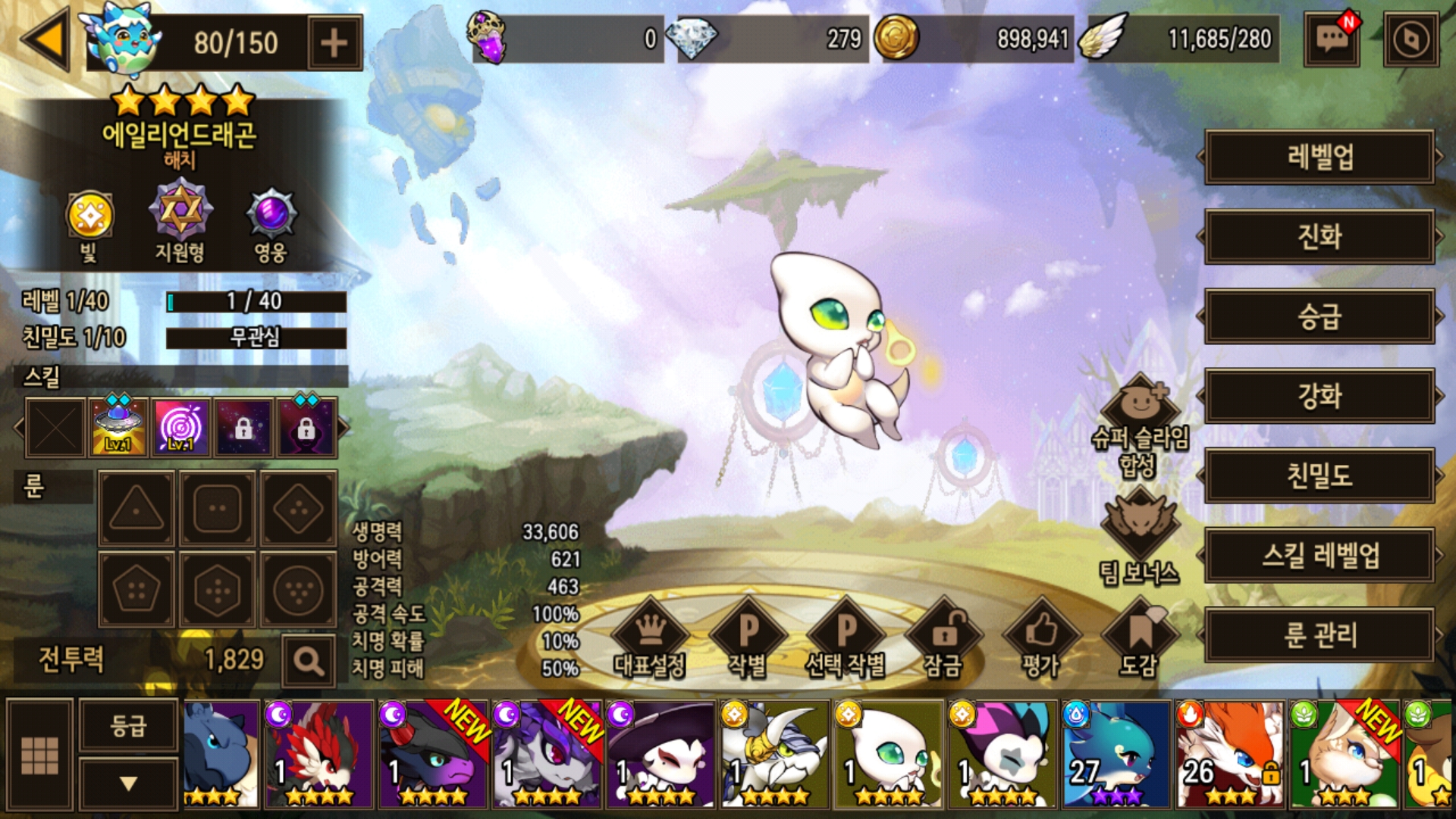Choose the 강화 (Enhance) button
The image size is (1456, 819).
point(1319,396)
